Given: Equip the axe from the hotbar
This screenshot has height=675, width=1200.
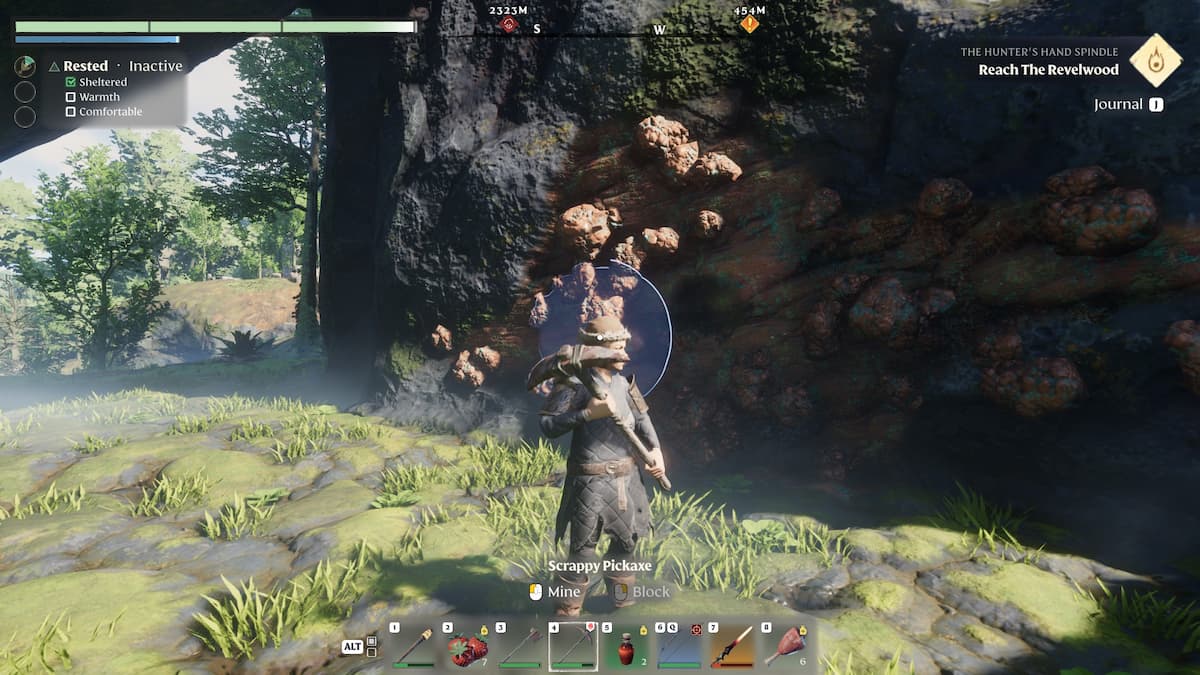Looking at the screenshot, I should (519, 647).
